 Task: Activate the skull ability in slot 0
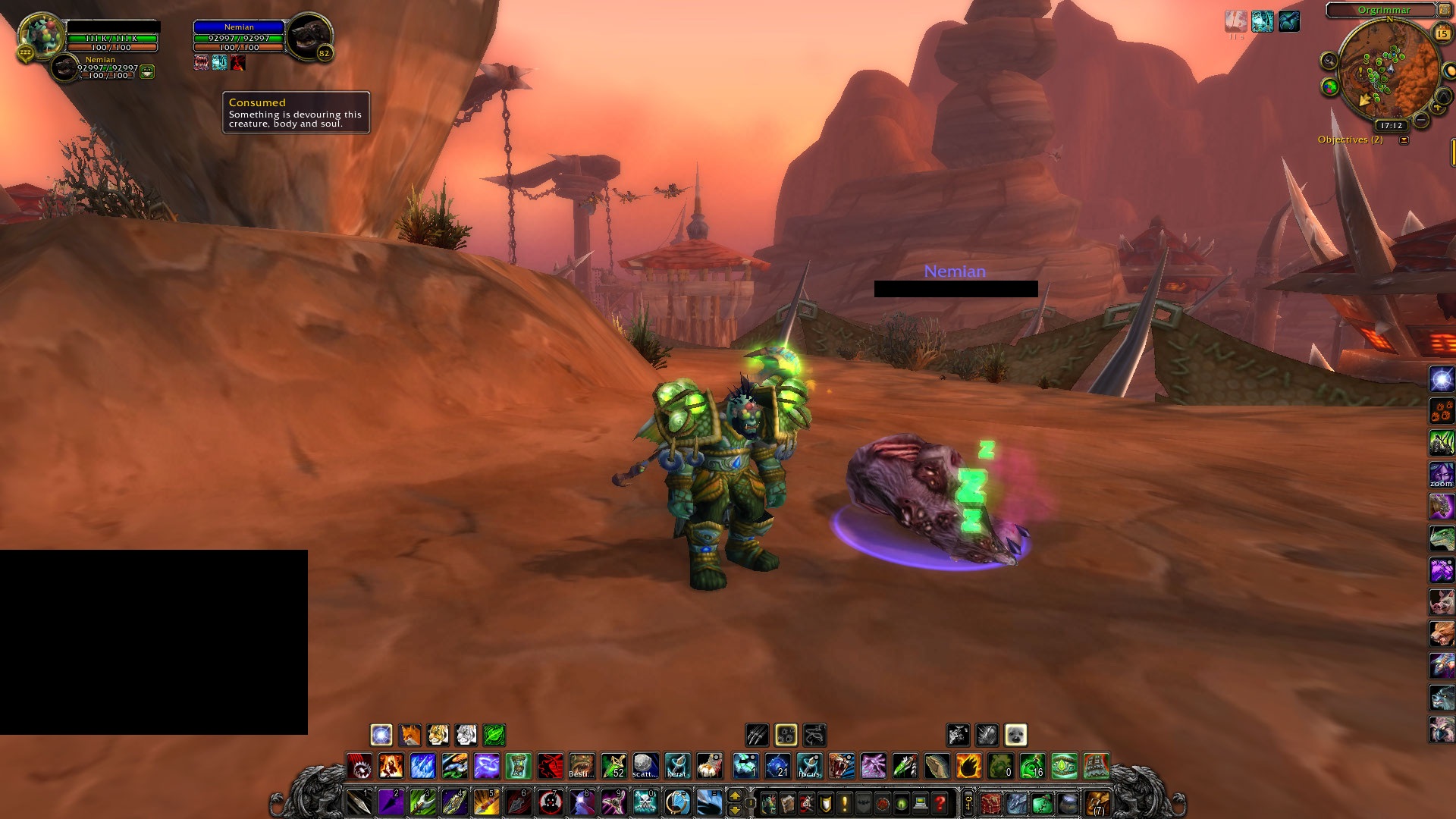pos(645,802)
